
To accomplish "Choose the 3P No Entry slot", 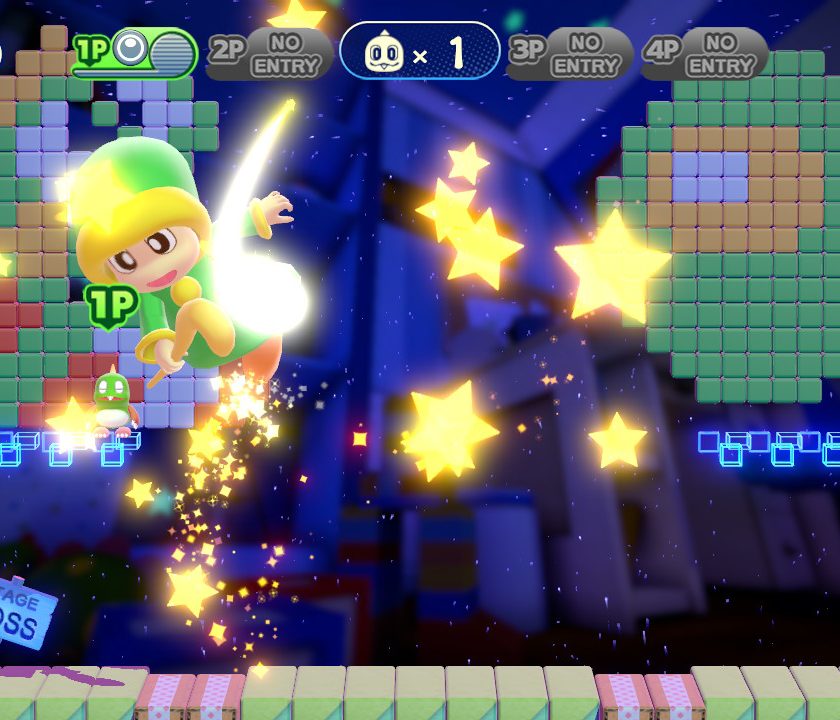I will point(570,52).
